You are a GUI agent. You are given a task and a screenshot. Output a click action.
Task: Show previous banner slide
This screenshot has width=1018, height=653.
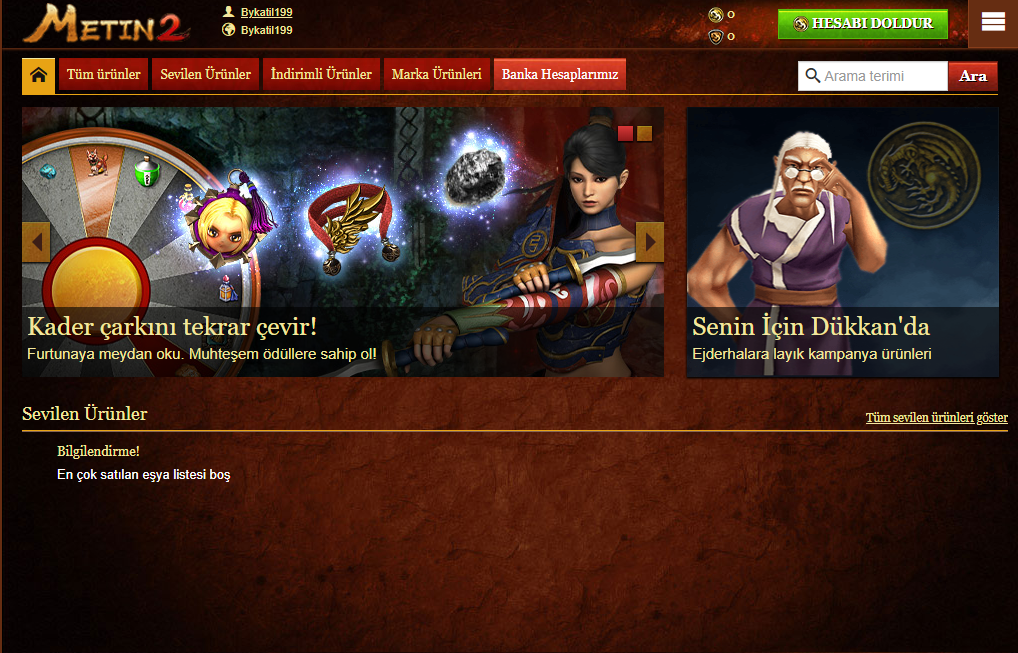[36, 242]
